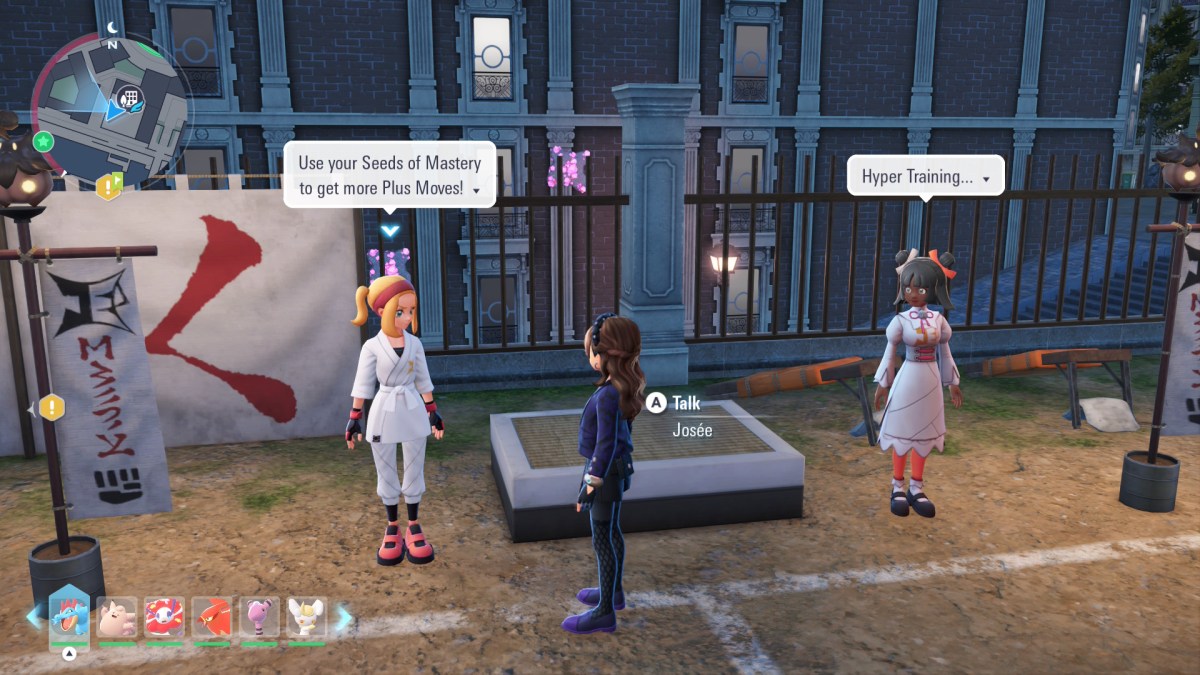This screenshot has width=1200, height=675.
Task: Select Feraligatr in the party bar
Action: tap(70, 617)
